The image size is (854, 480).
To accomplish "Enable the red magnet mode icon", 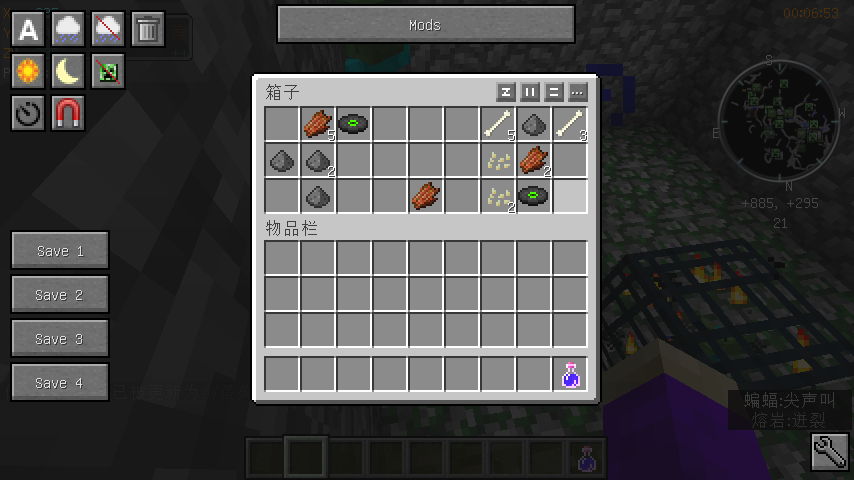I will point(68,113).
